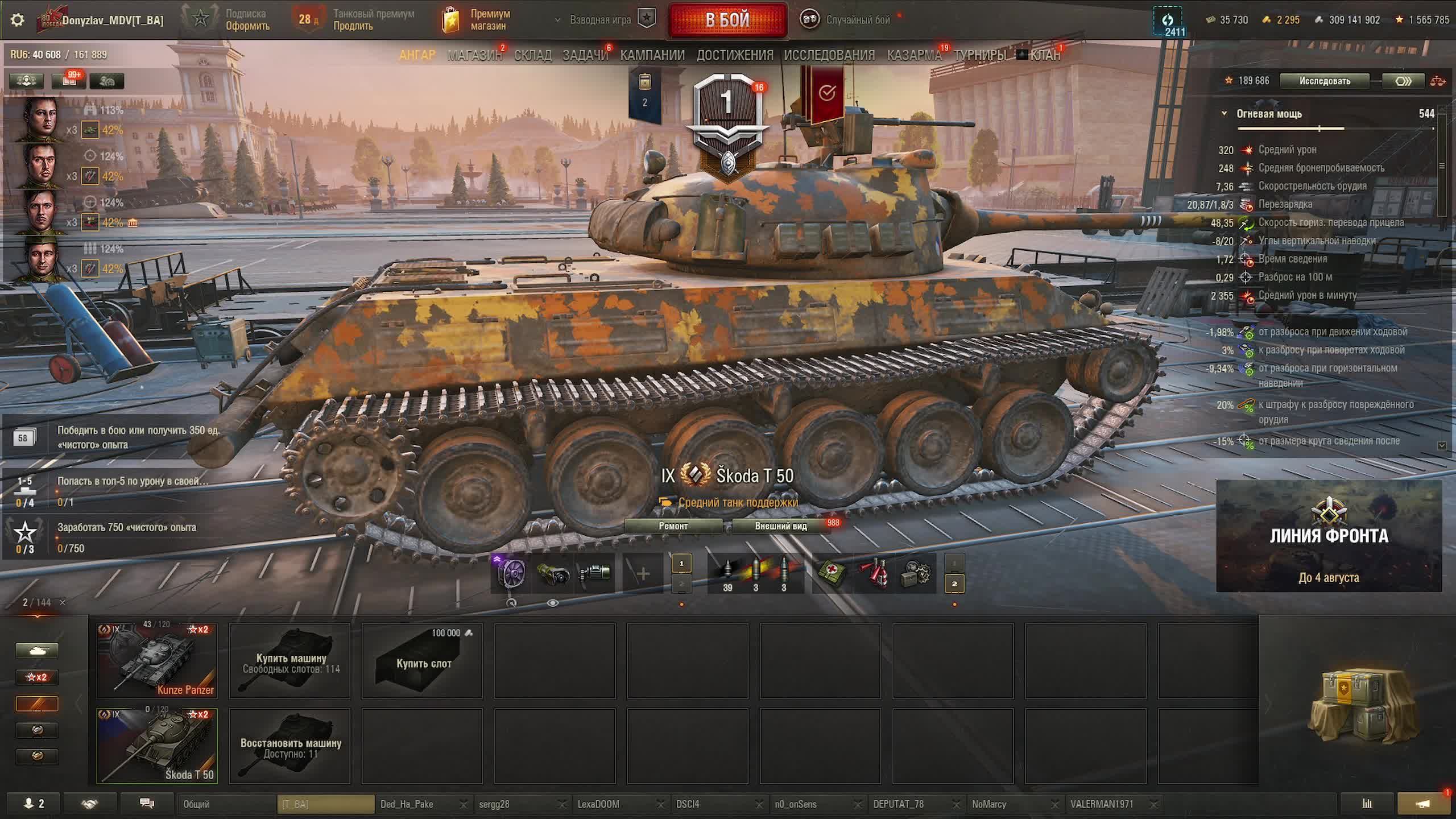Viewport: 1456px width, 819px height.
Task: Open Внешний вид customization
Action: [780, 526]
